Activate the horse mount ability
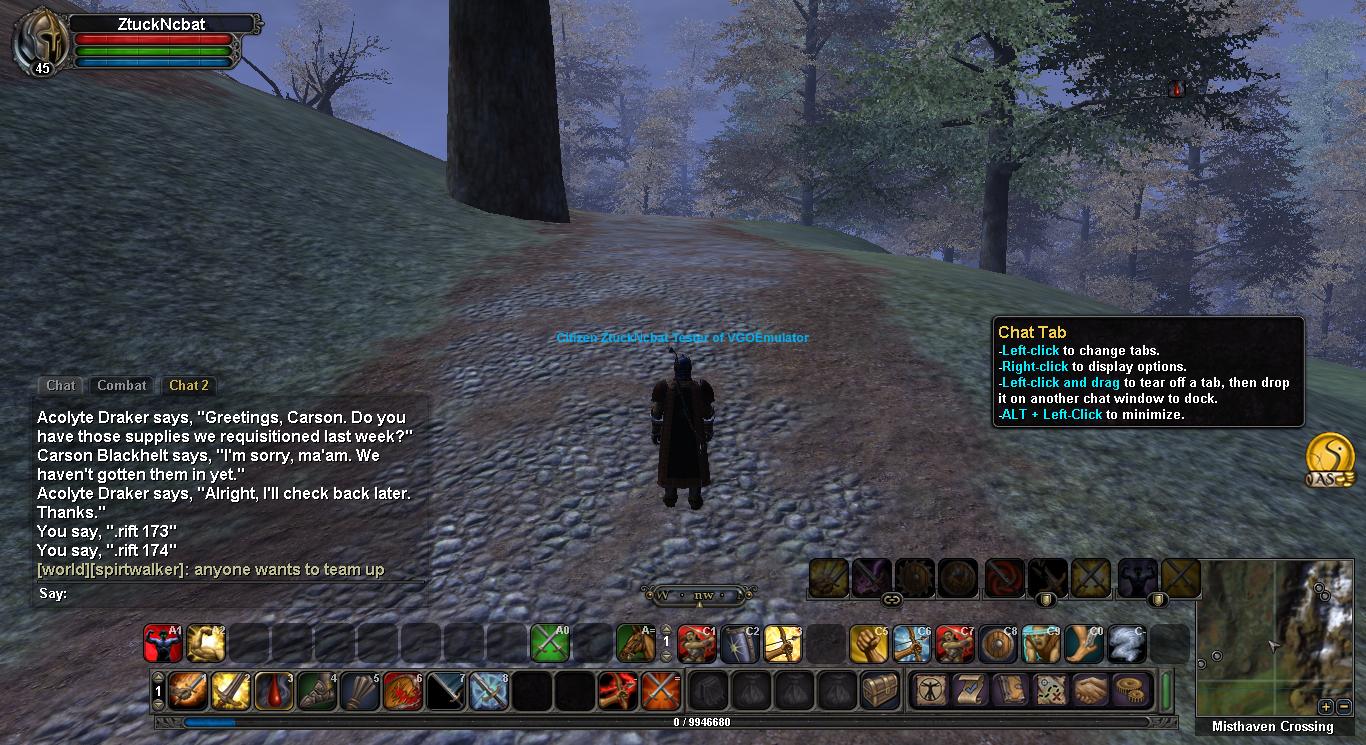The image size is (1366, 745). pyautogui.click(x=635, y=644)
